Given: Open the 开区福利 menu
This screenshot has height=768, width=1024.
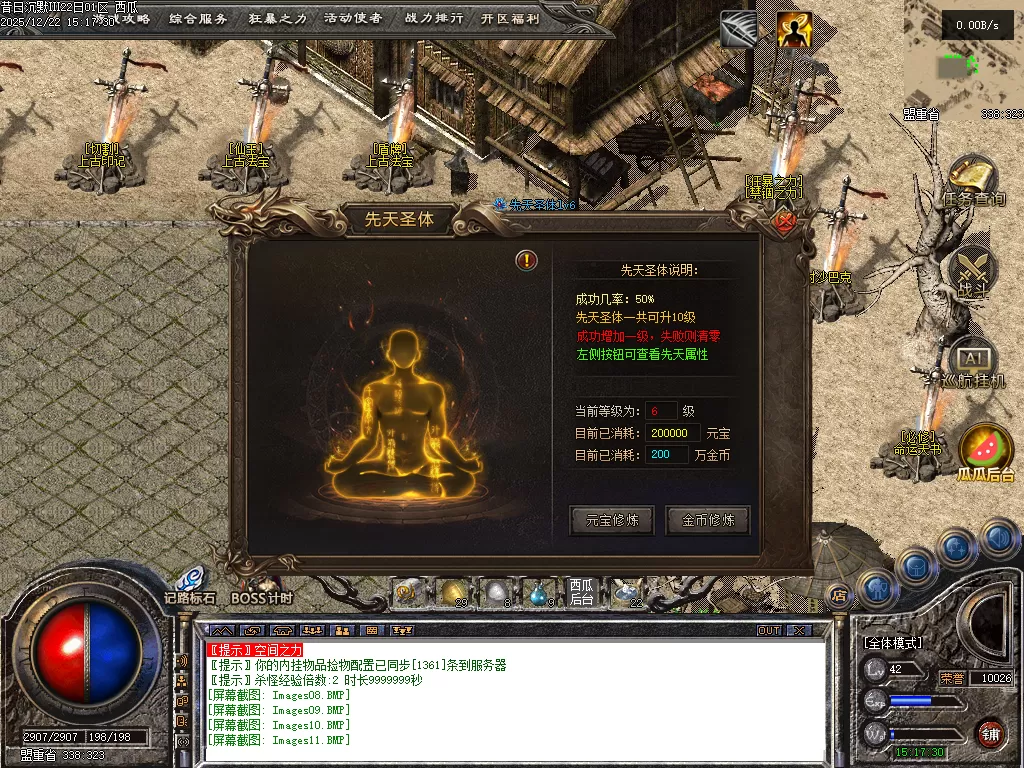Looking at the screenshot, I should pos(509,18).
